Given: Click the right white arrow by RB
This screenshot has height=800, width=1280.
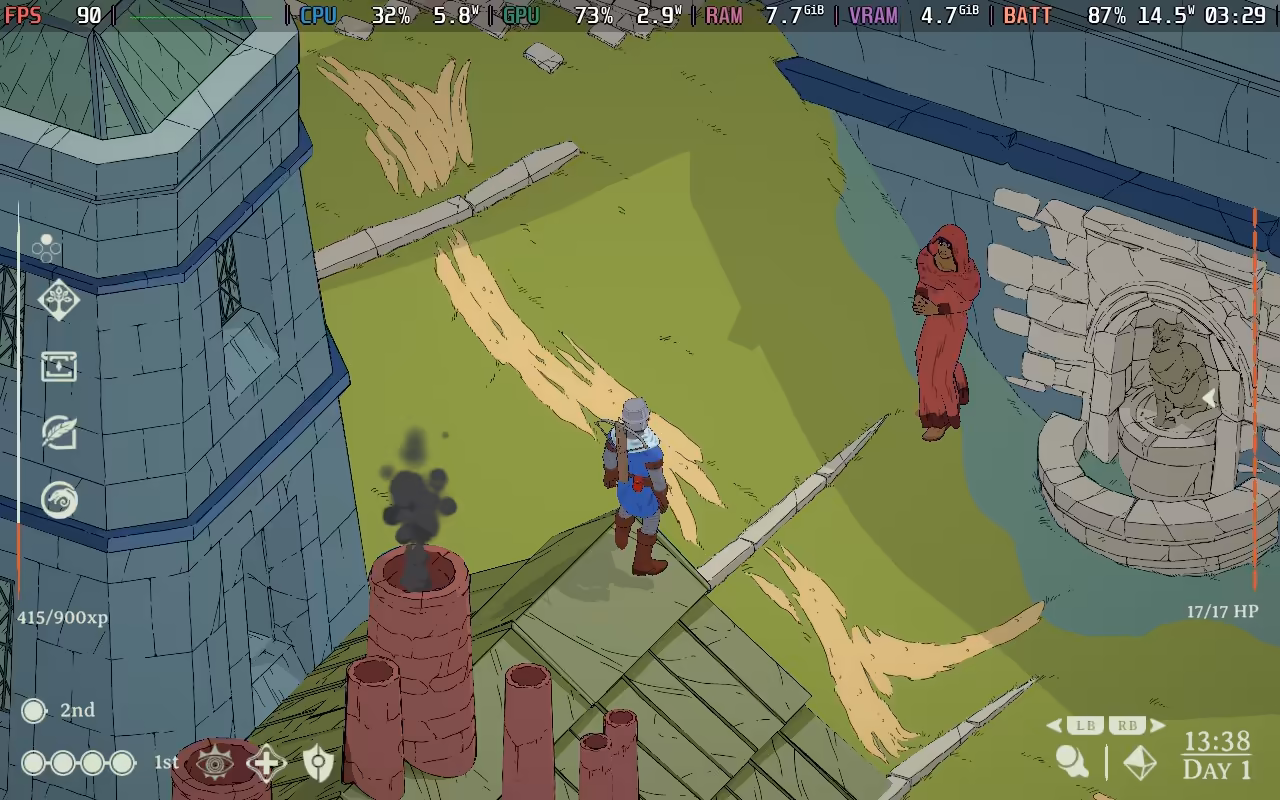Looking at the screenshot, I should (1158, 726).
